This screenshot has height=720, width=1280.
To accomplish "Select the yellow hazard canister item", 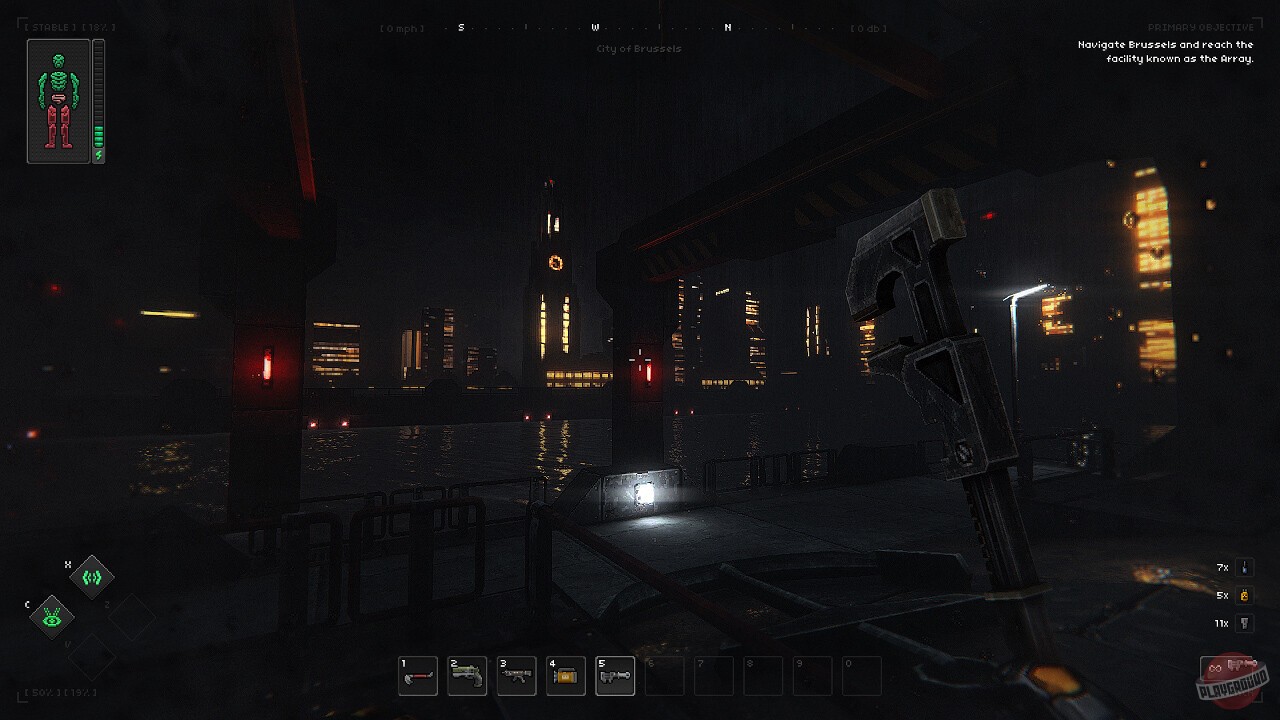I will (x=1244, y=595).
